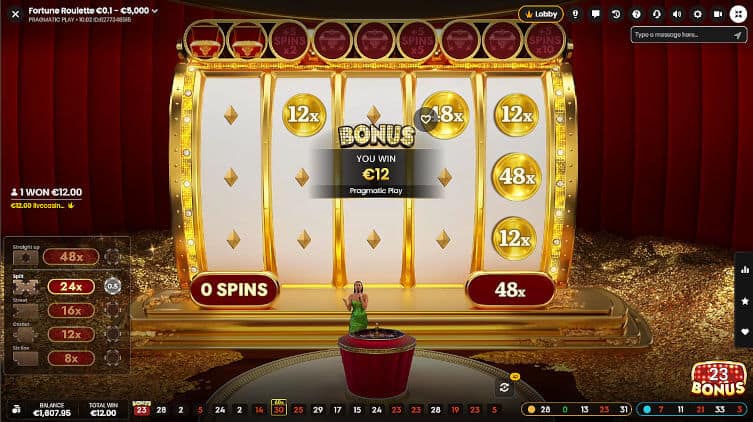Open the gear settings
Screen dimensions: 753x422
[697, 14]
